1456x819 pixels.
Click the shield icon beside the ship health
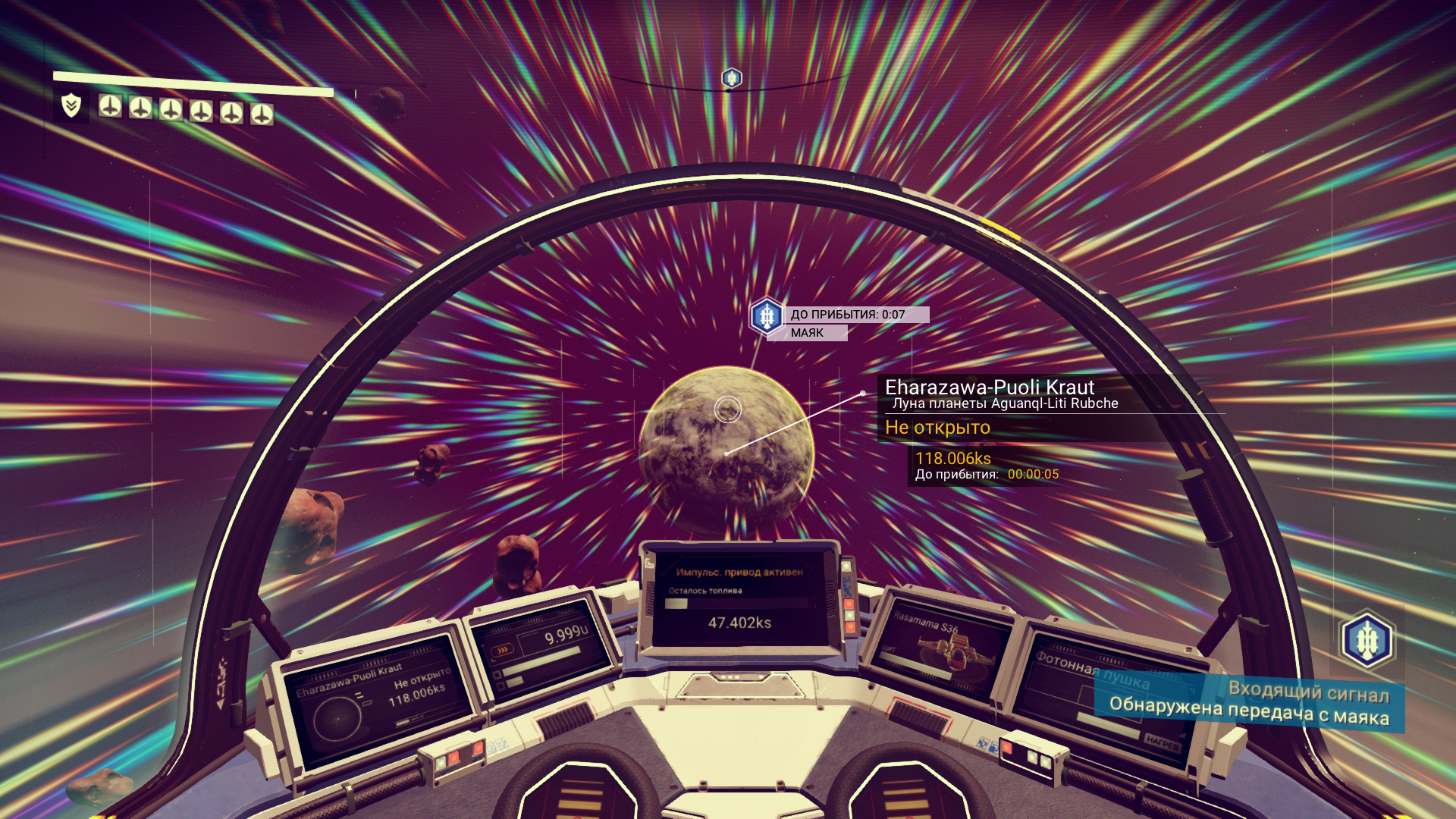(x=71, y=105)
